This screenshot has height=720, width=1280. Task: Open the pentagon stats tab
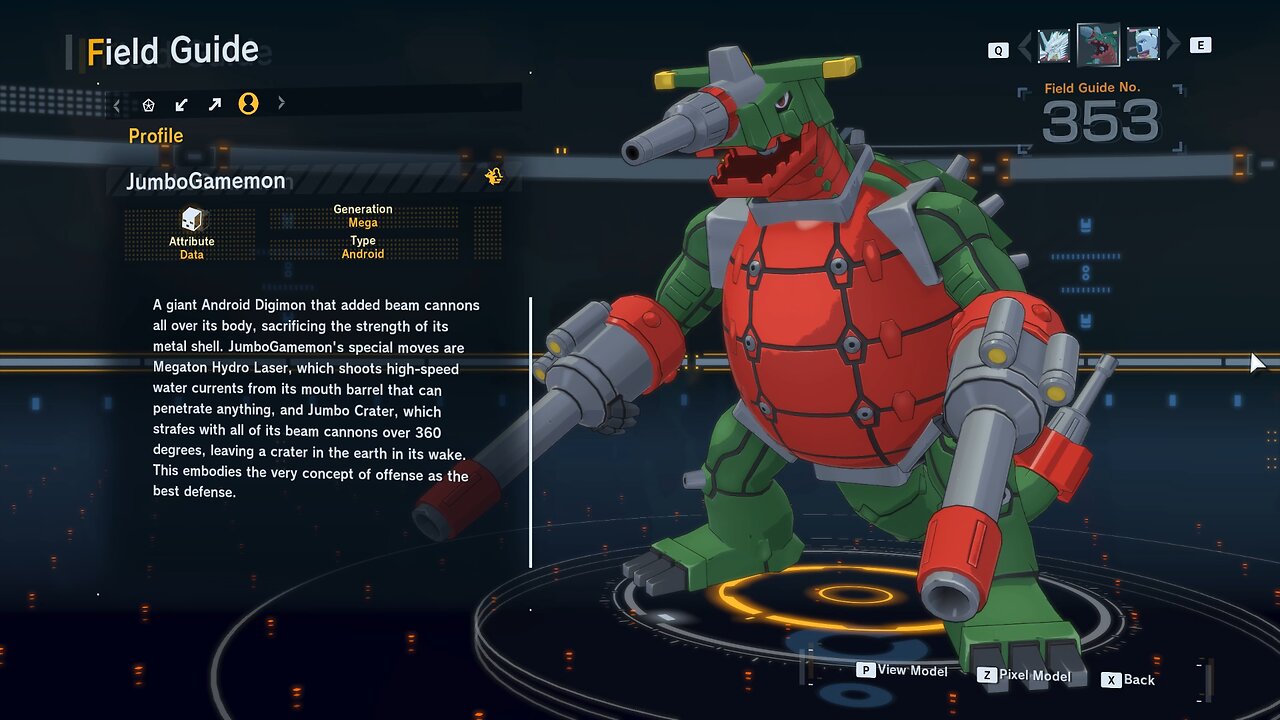click(x=149, y=104)
